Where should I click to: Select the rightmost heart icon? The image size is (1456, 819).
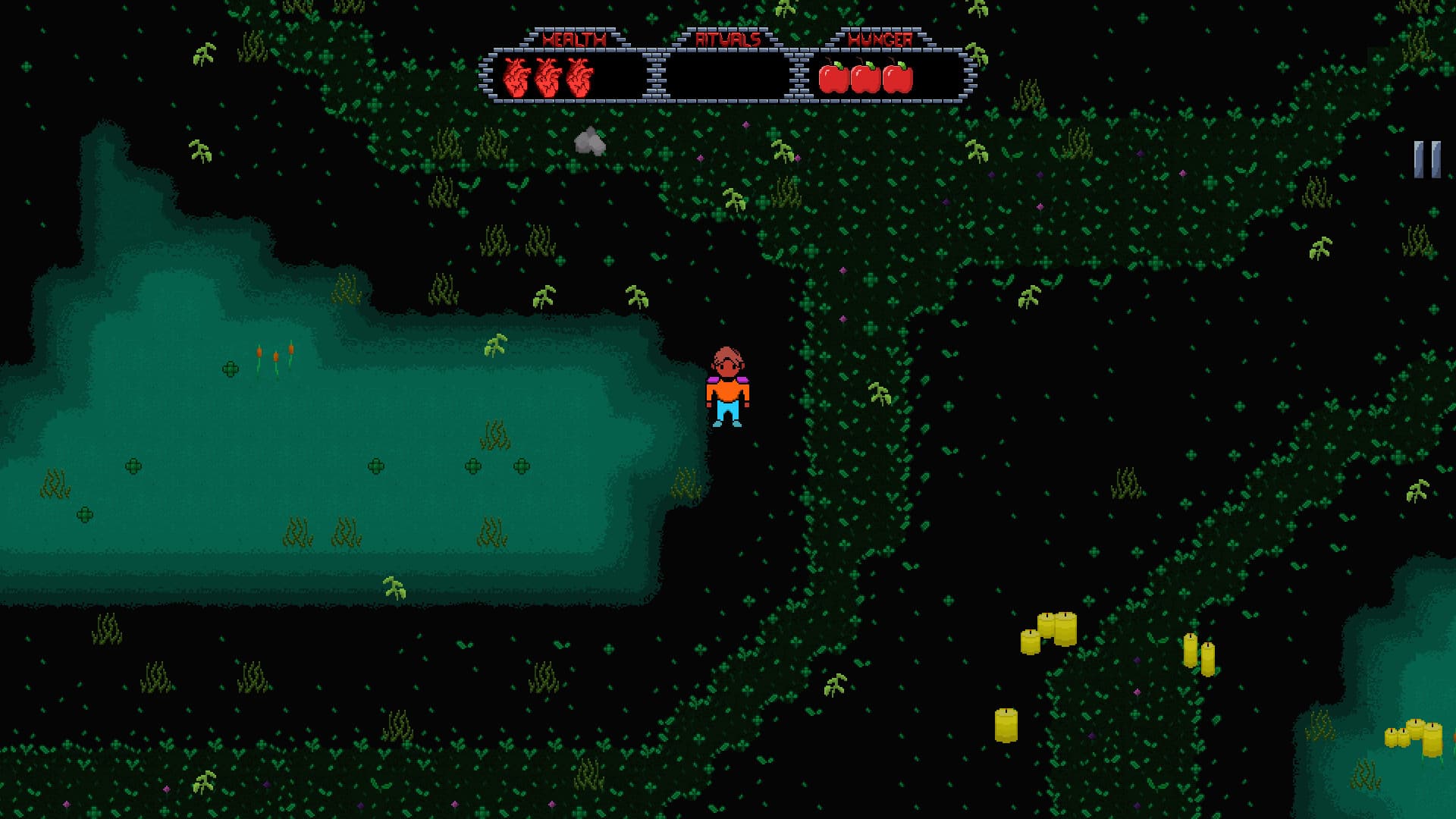tap(578, 76)
